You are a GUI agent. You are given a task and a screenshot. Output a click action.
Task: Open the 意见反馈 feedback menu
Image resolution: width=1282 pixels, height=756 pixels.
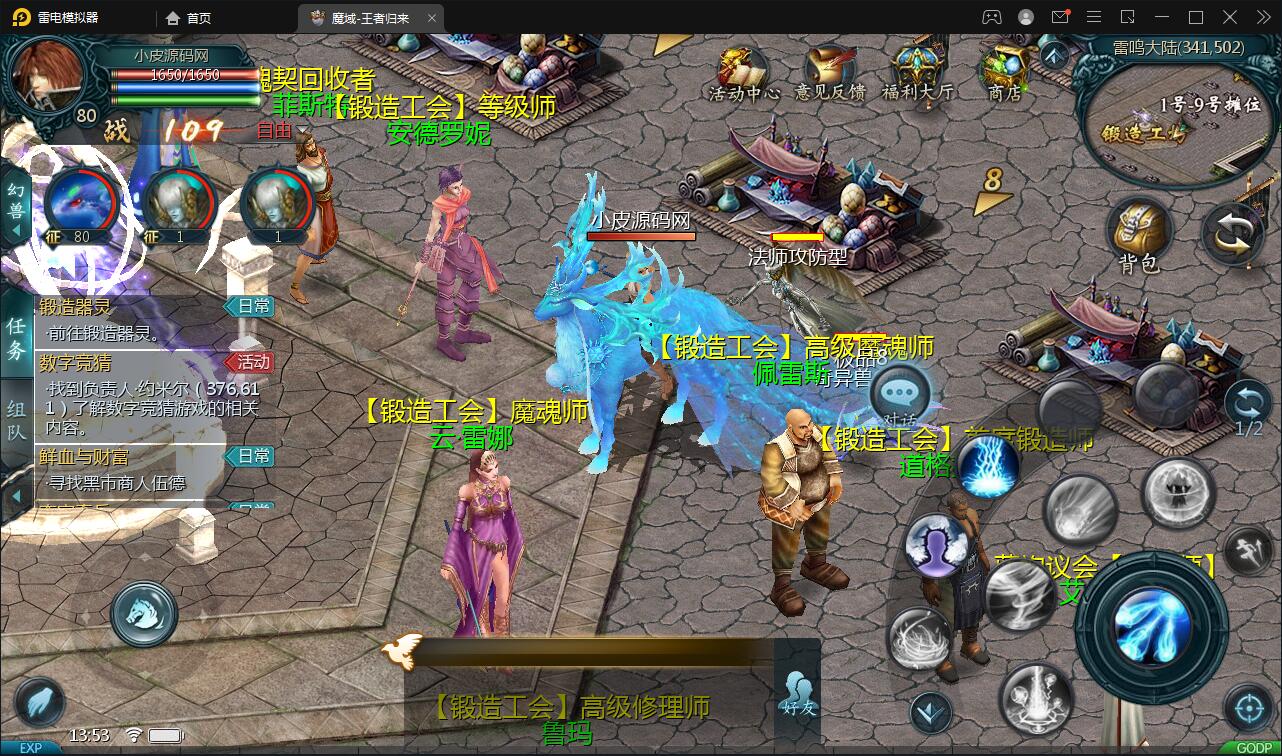829,72
